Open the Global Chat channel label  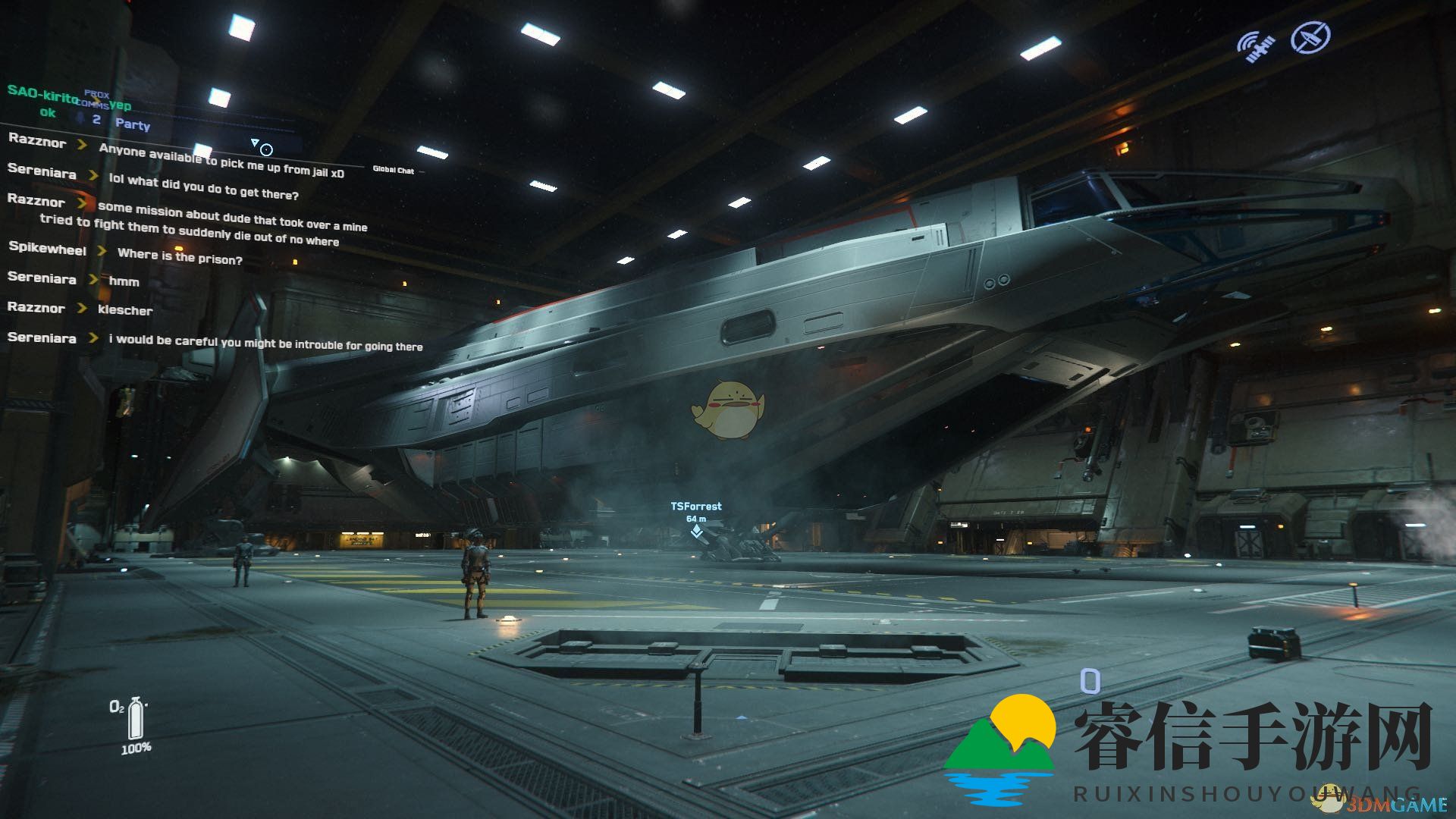393,170
